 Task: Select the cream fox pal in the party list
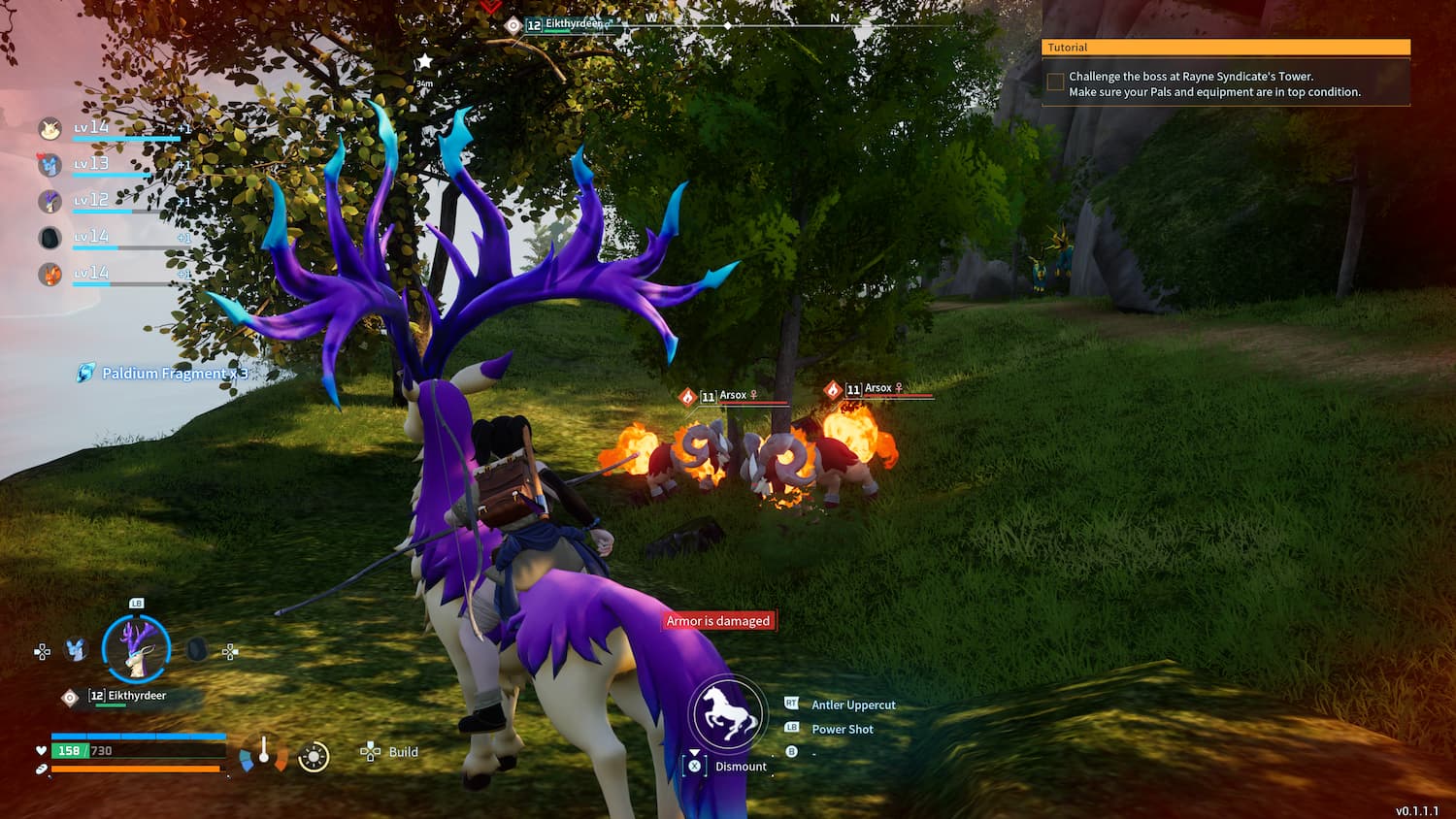(50, 128)
